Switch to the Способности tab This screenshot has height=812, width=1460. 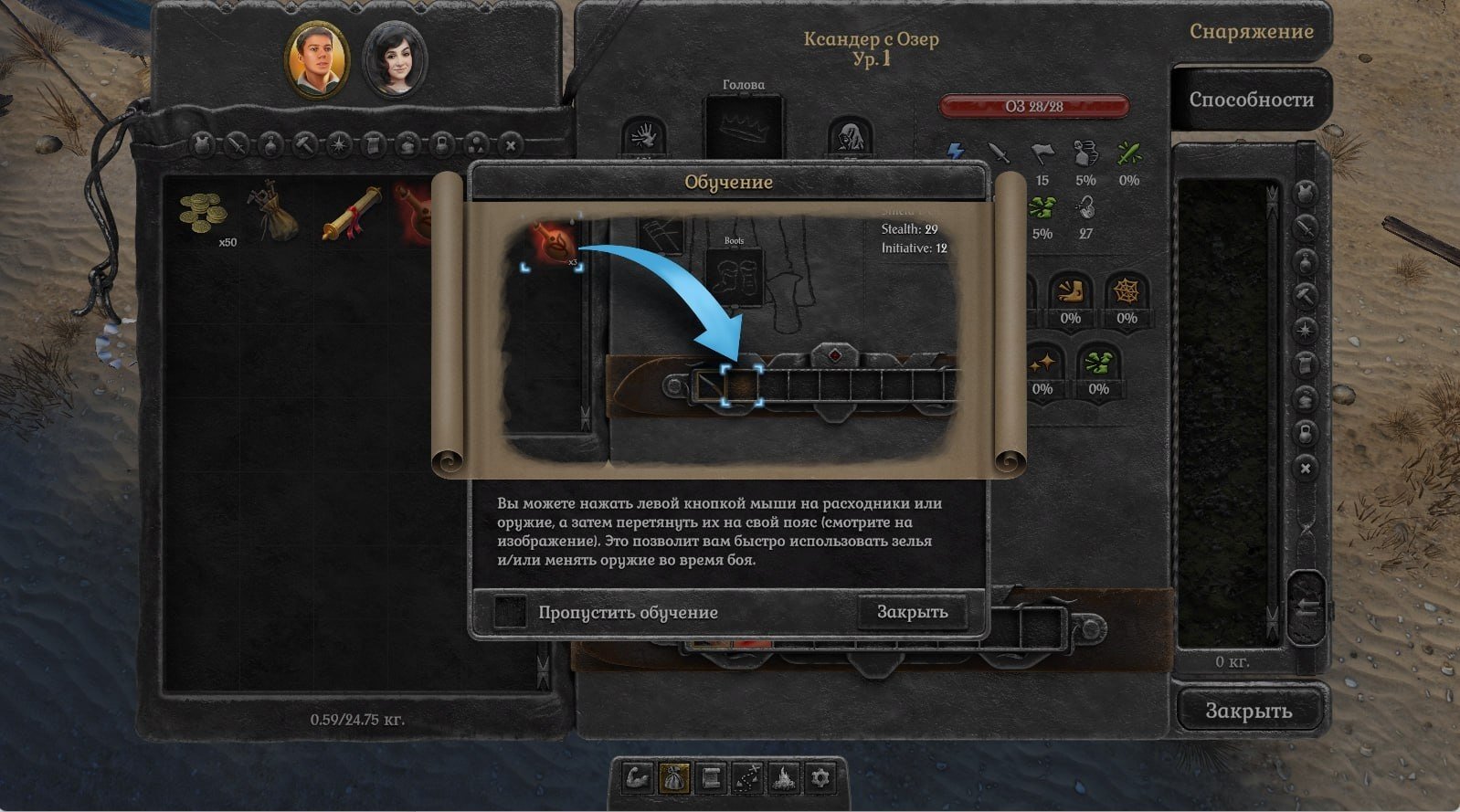click(x=1251, y=100)
